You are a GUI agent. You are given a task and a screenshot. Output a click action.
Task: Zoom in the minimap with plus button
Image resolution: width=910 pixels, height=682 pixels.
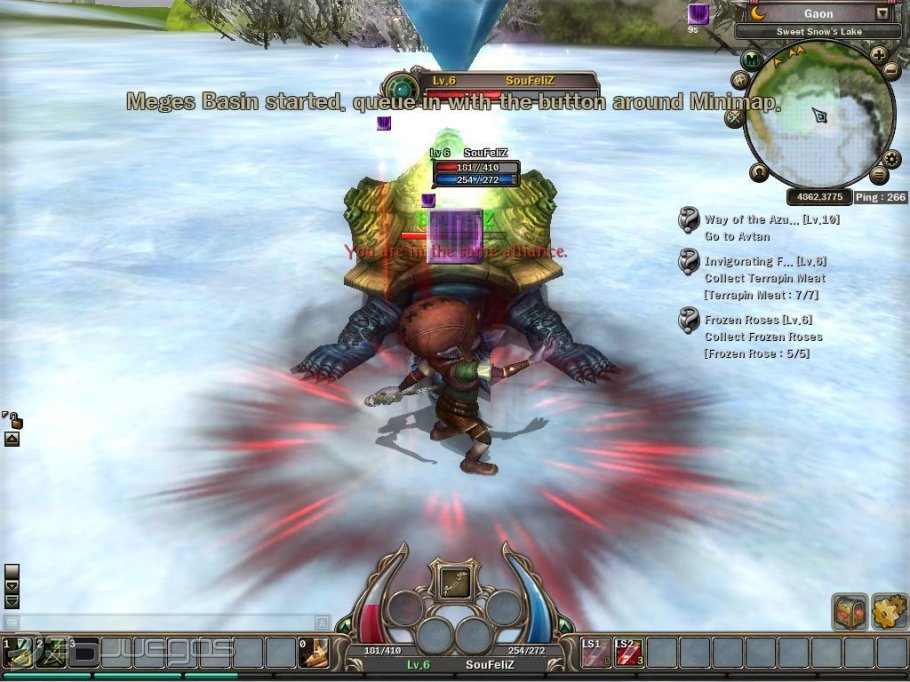pos(879,55)
